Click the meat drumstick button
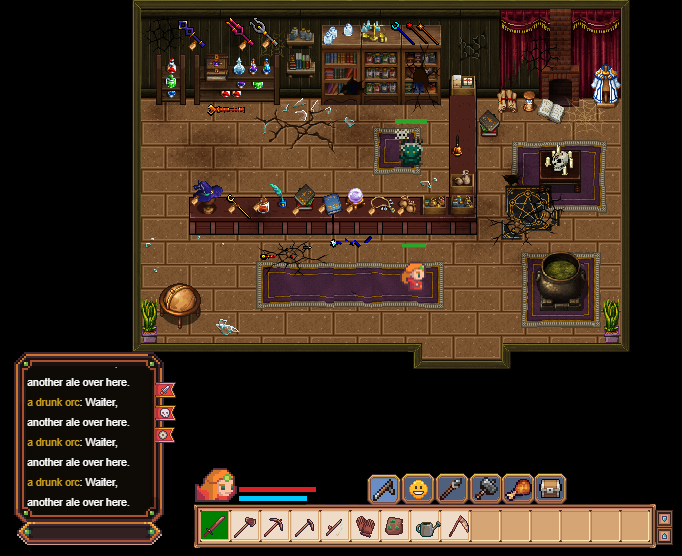Screen dimensions: 682x556 coord(518,489)
